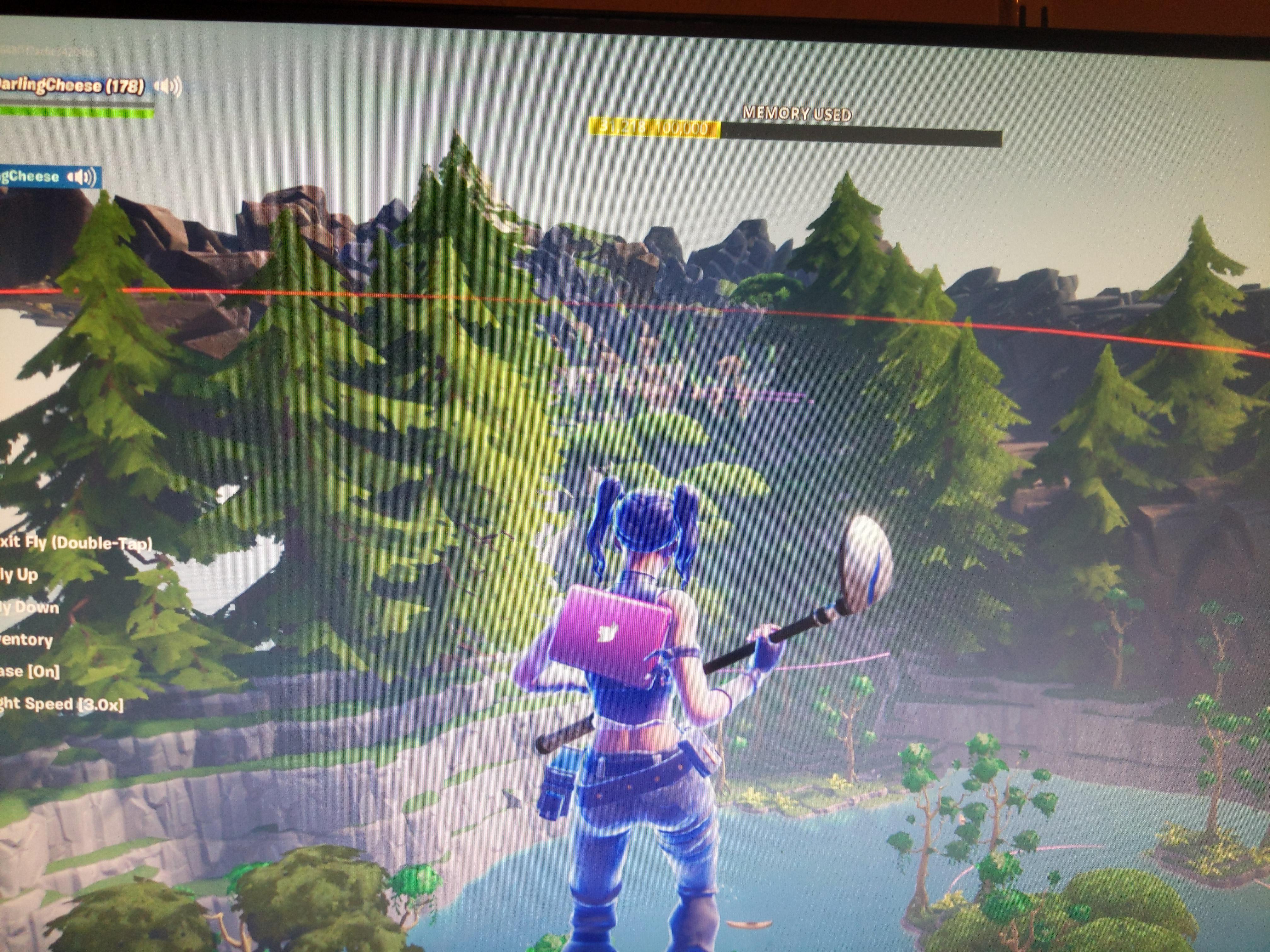Click the Fly Up control icon
Image resolution: width=1270 pixels, height=952 pixels.
tap(20, 575)
